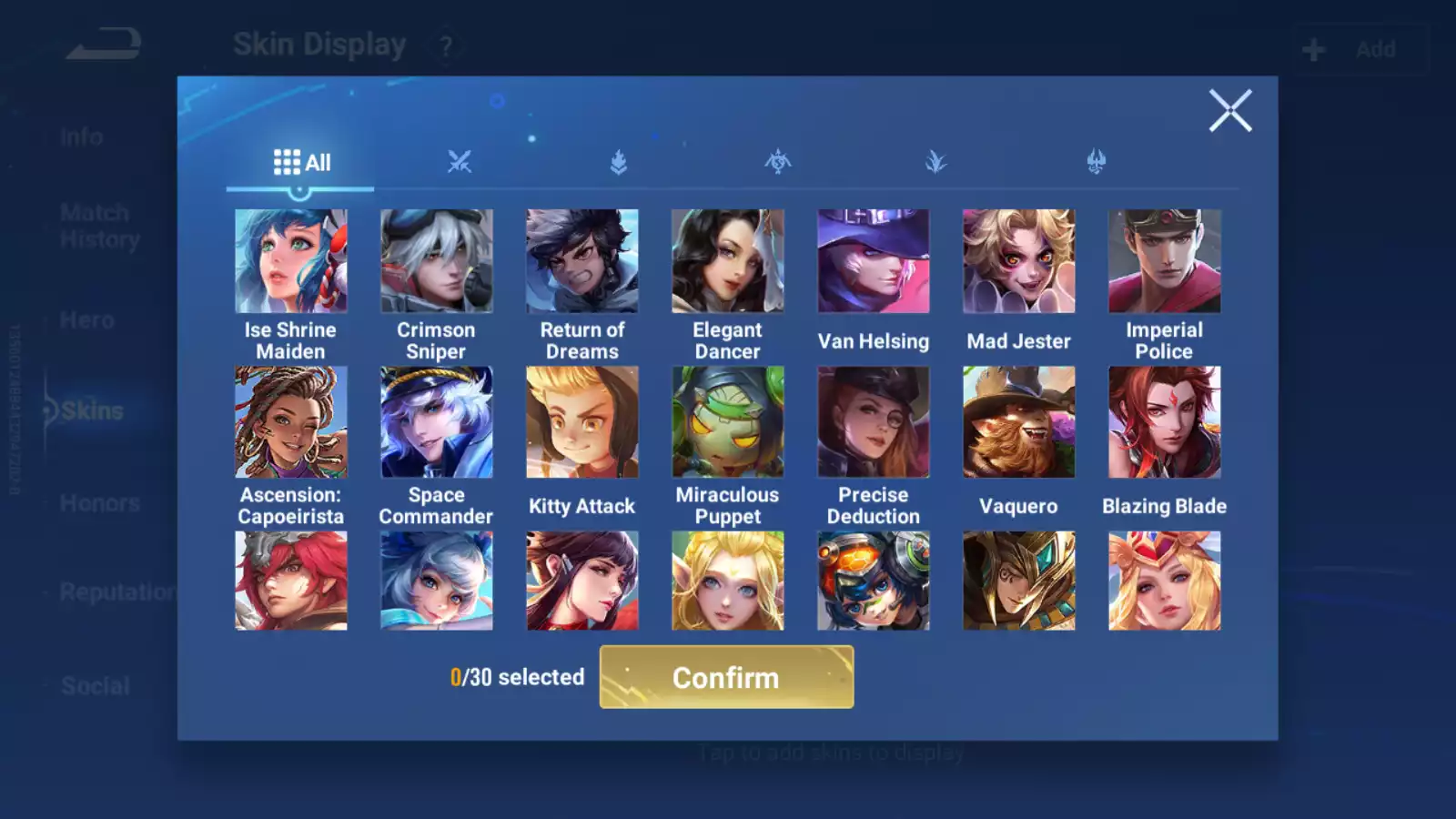Screen dimensions: 1456x819
Task: Select the Ise Shrine Maiden skin
Action: coord(291,262)
